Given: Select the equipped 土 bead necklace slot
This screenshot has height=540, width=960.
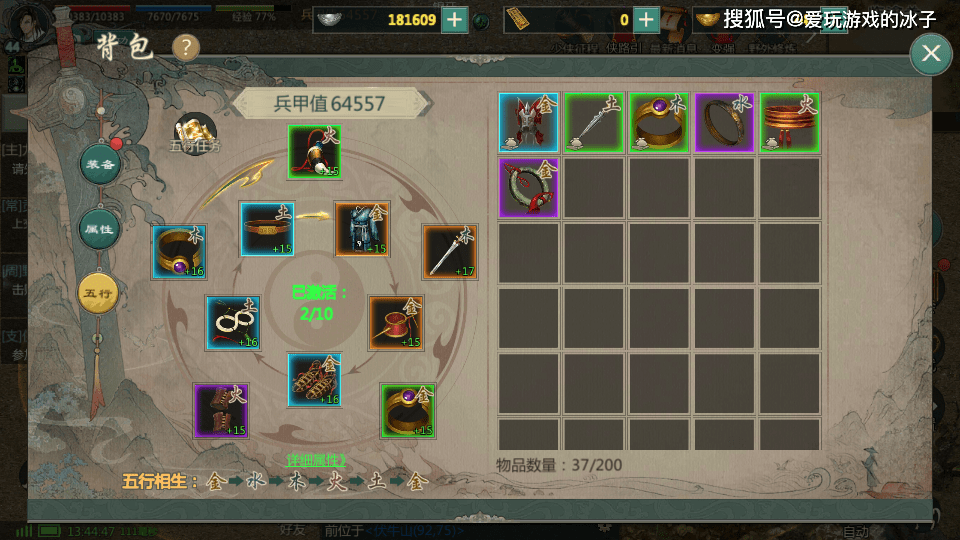Looking at the screenshot, I should (233, 322).
